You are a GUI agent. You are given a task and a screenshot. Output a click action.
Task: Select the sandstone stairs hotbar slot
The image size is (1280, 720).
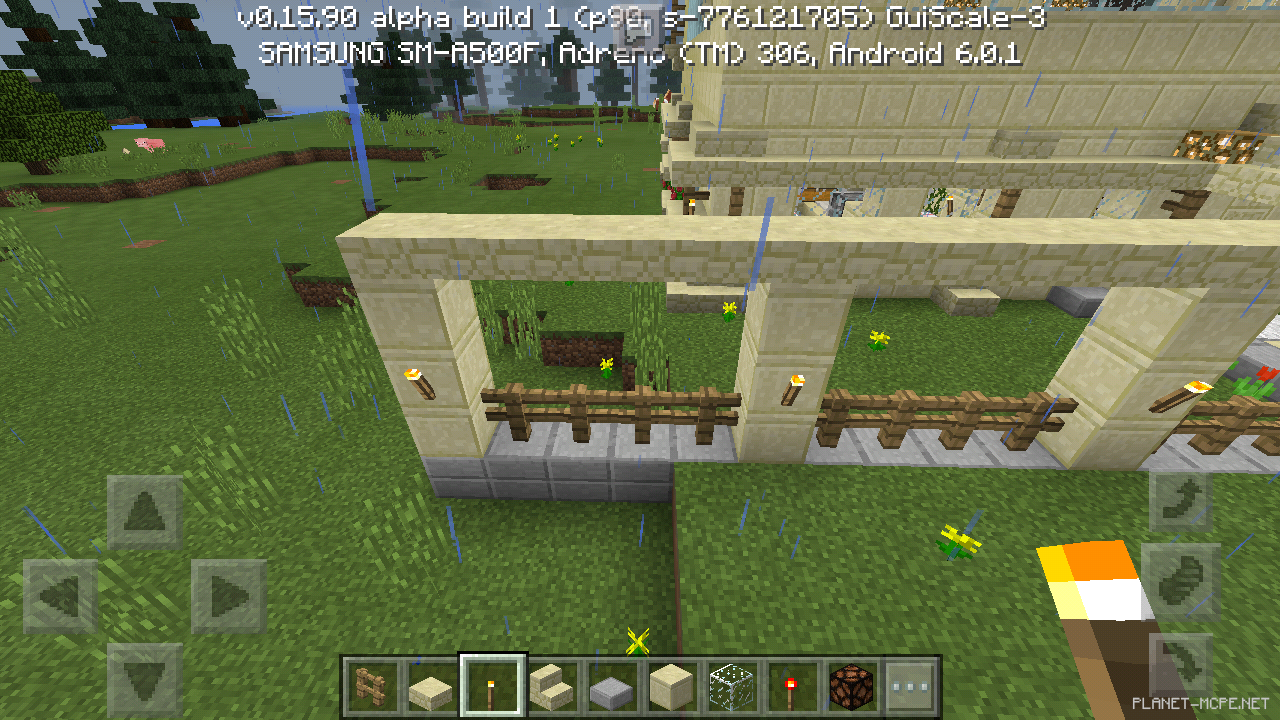(x=552, y=687)
